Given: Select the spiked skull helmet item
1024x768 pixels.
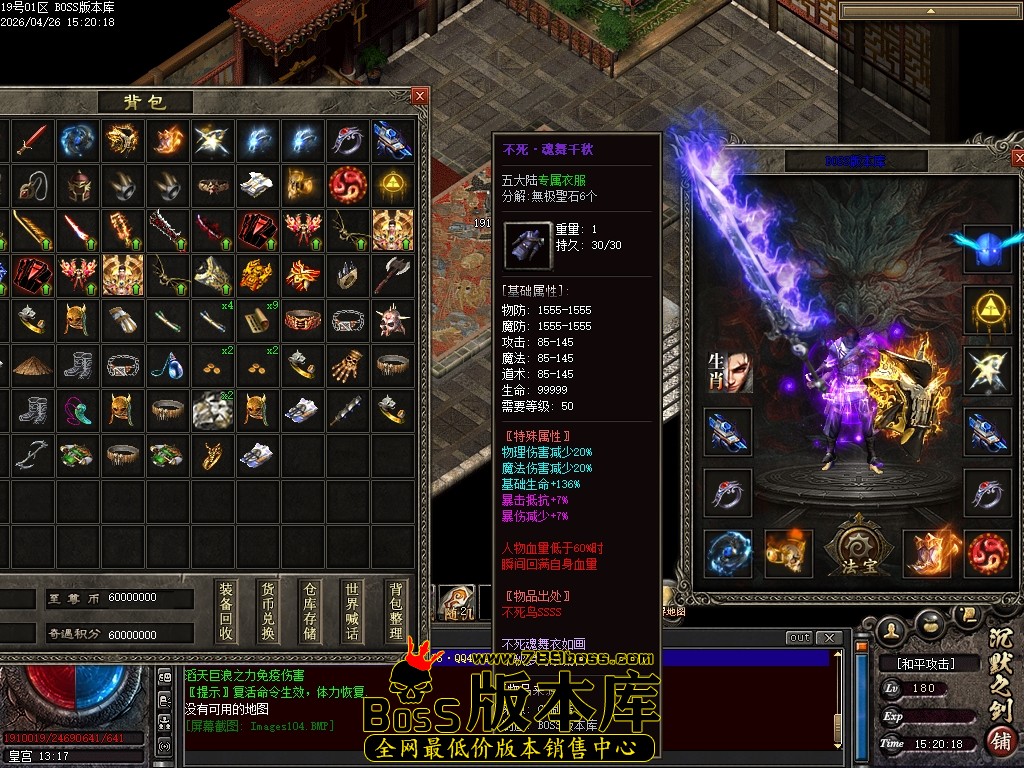Looking at the screenshot, I should (x=392, y=319).
